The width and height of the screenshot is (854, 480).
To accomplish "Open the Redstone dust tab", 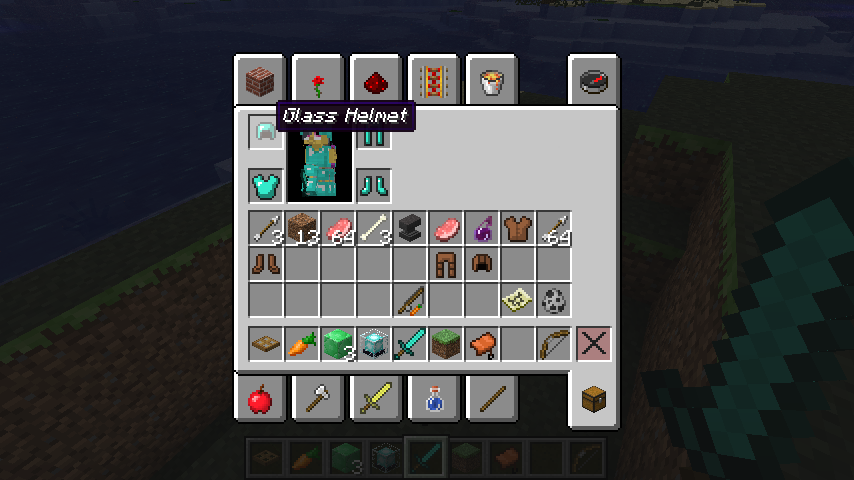I will coord(376,80).
